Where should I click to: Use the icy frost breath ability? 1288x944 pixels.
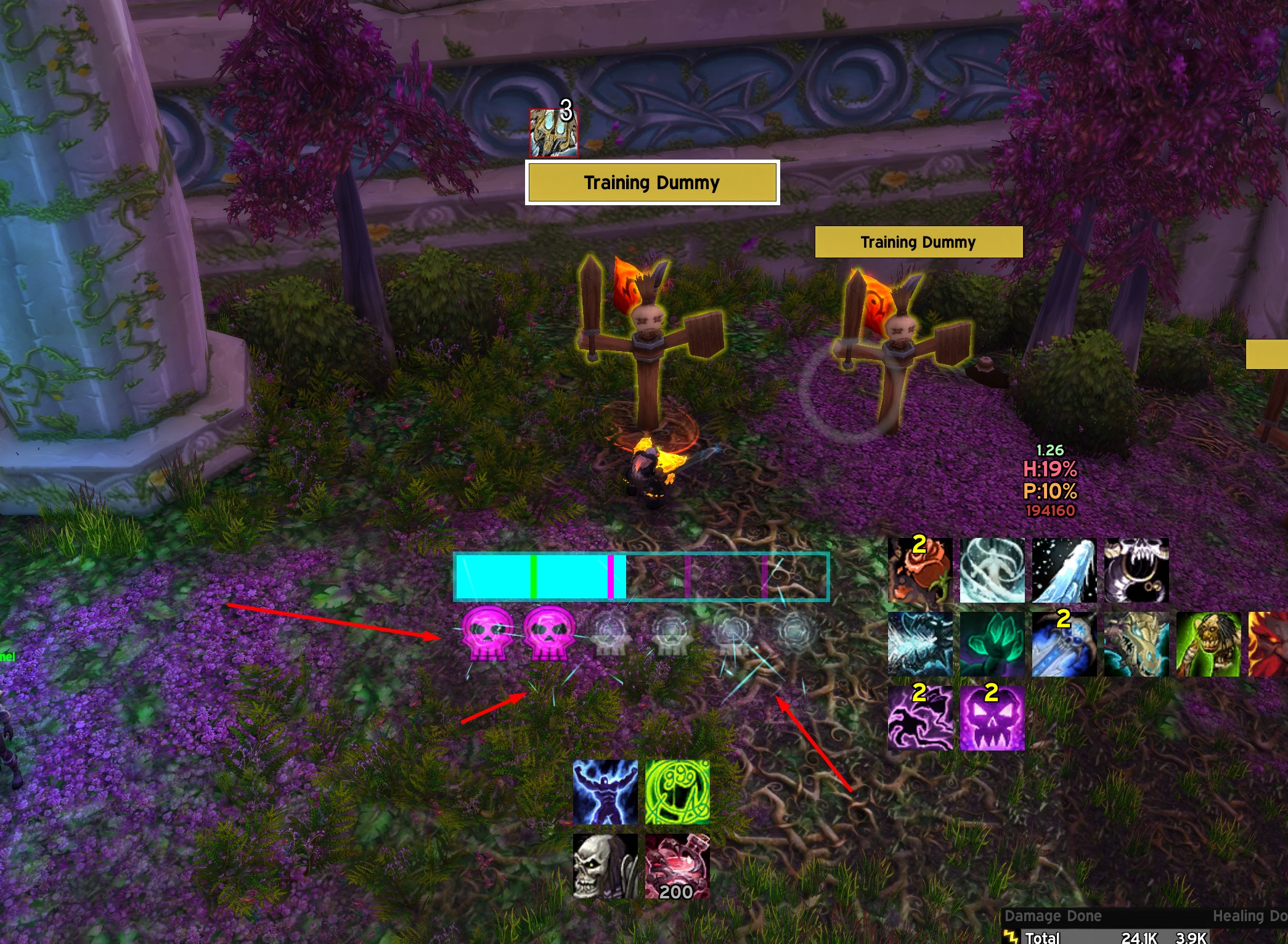coord(919,644)
